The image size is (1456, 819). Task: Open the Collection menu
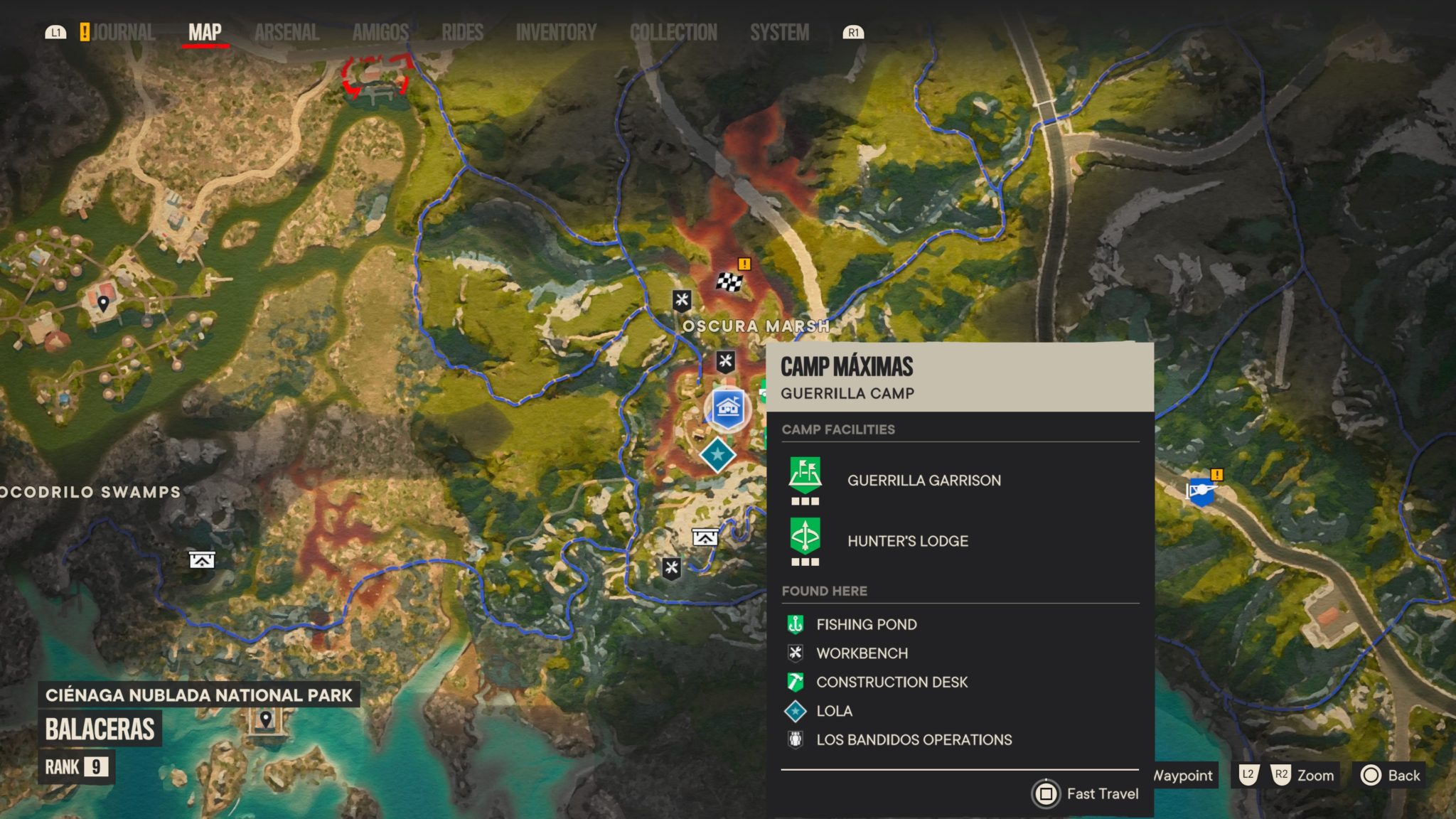point(673,32)
